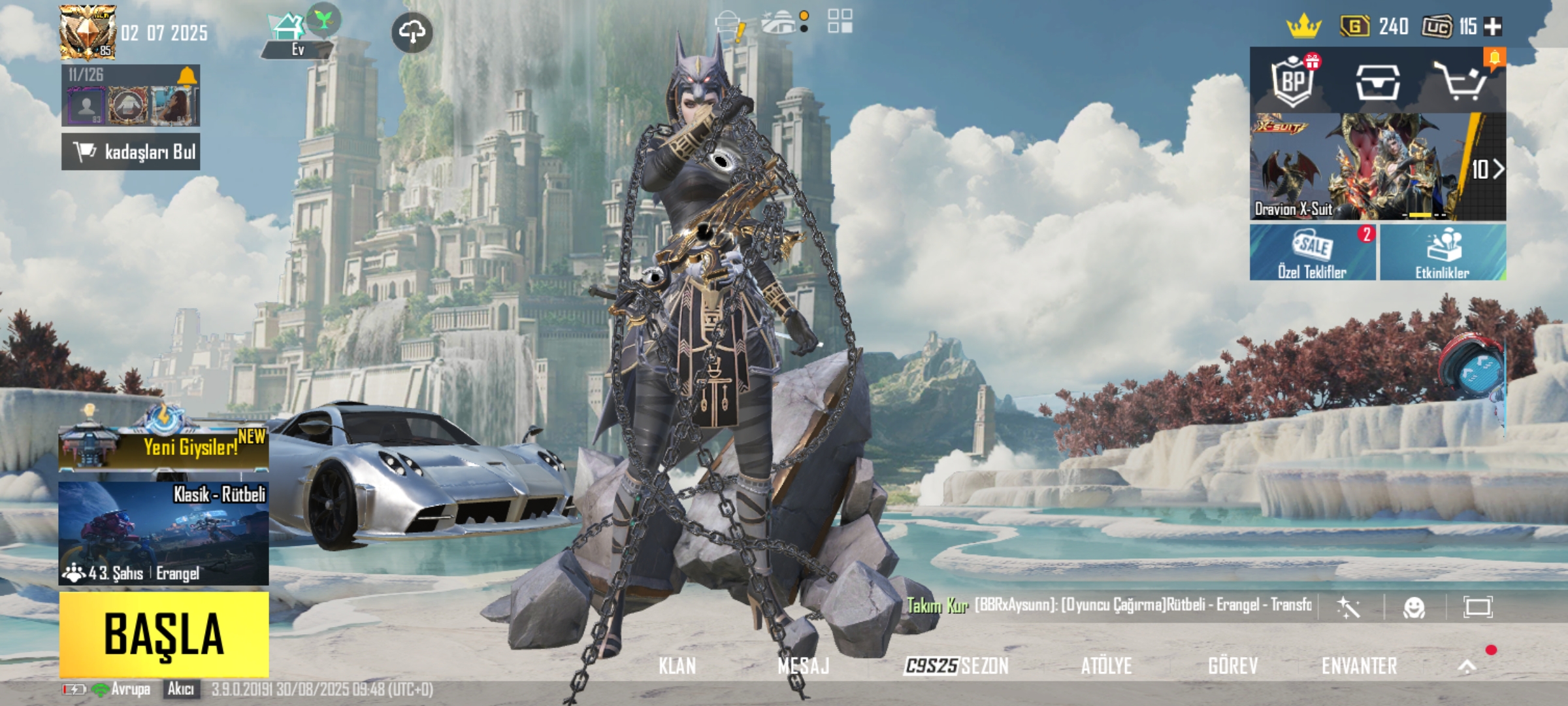Image resolution: width=1568 pixels, height=706 pixels.
Task: Open the Yeni Giysiler banner
Action: point(163,446)
